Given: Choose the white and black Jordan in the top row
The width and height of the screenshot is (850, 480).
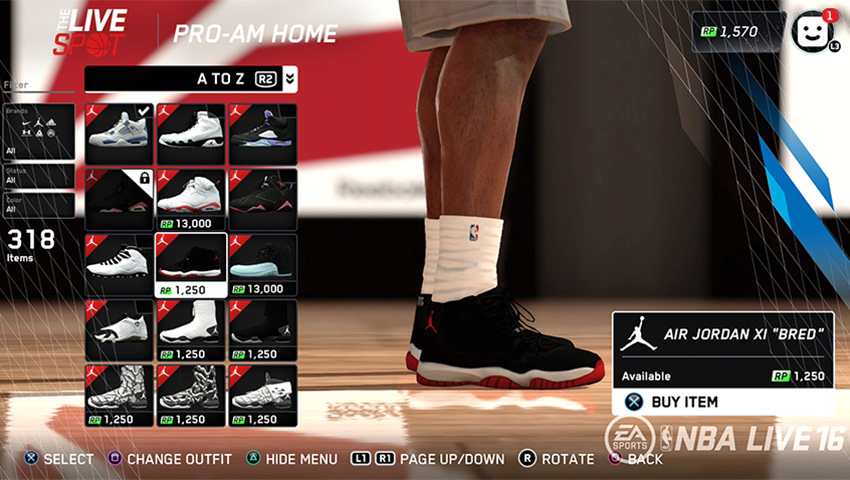Looking at the screenshot, I should (191, 134).
